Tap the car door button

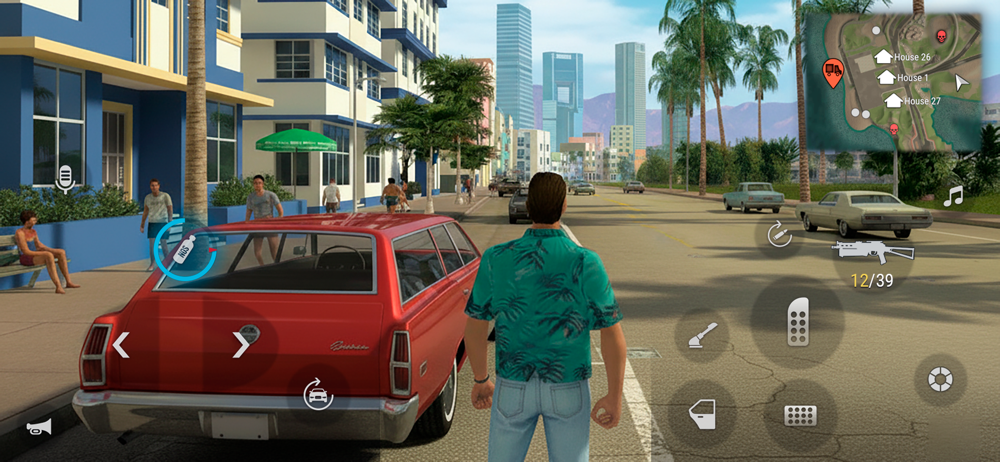tap(703, 414)
